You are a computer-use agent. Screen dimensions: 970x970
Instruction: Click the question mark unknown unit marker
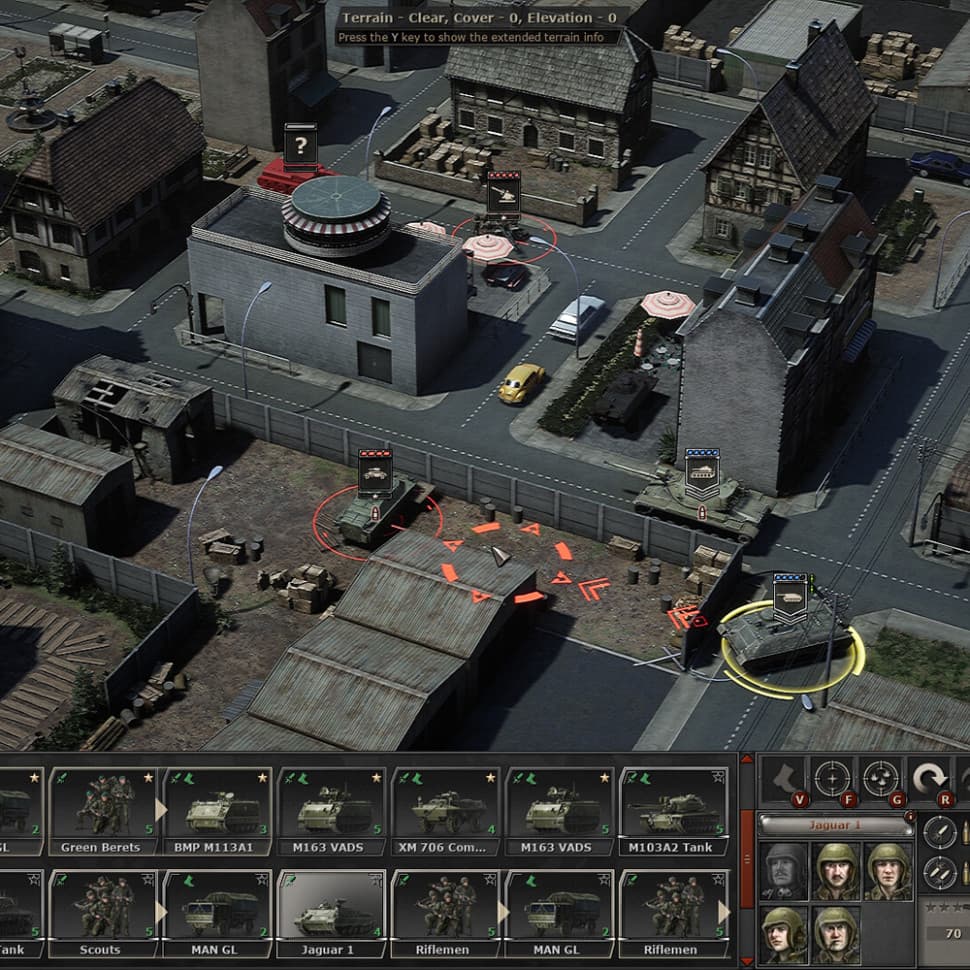[x=300, y=147]
